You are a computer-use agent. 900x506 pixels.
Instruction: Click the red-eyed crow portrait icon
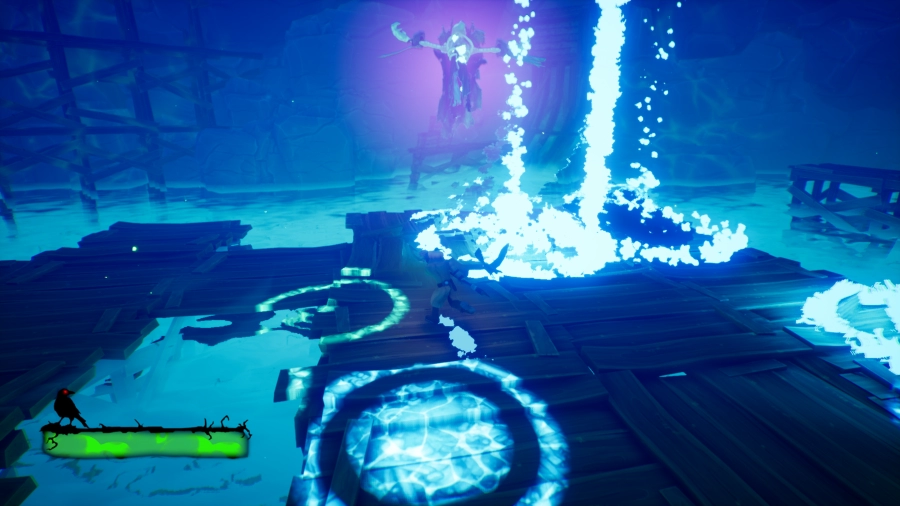(68, 406)
